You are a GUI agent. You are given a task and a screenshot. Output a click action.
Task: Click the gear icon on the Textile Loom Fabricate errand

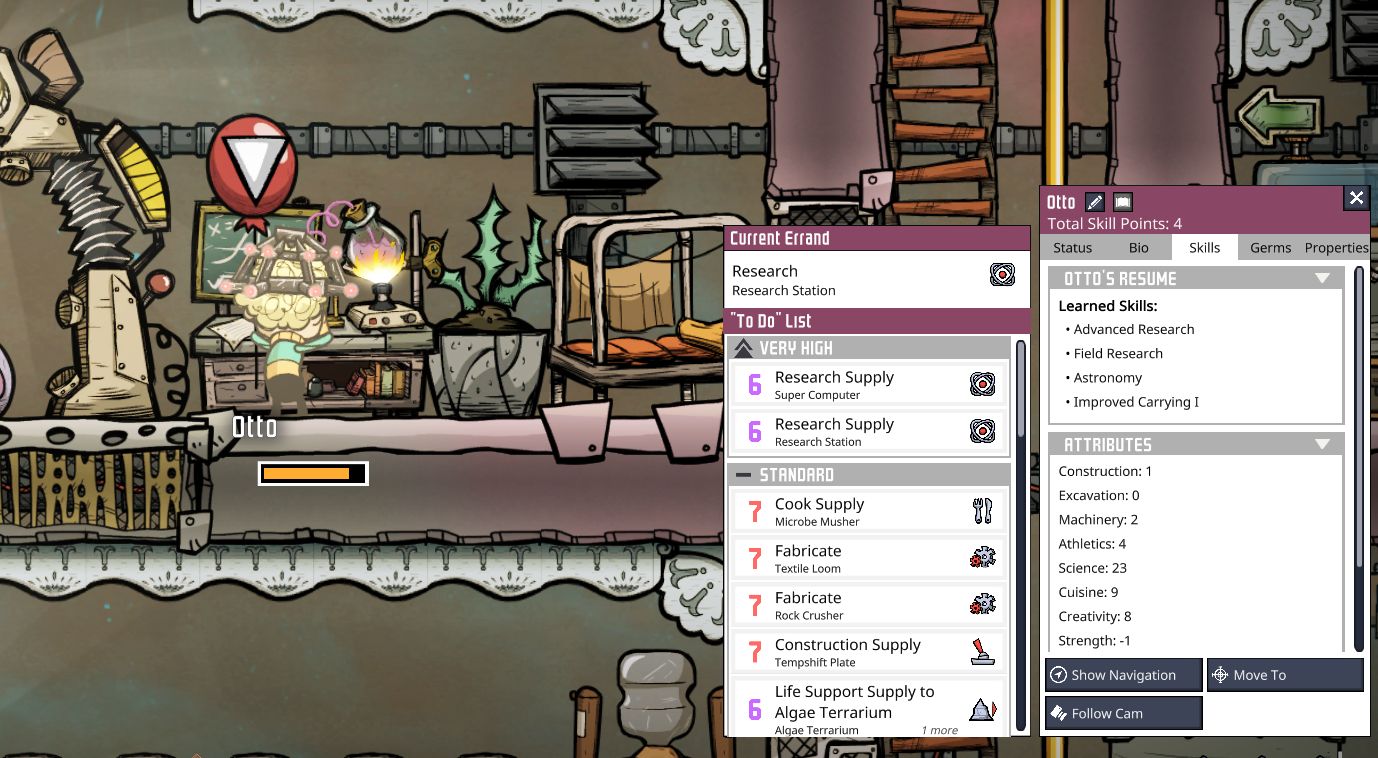point(983,557)
